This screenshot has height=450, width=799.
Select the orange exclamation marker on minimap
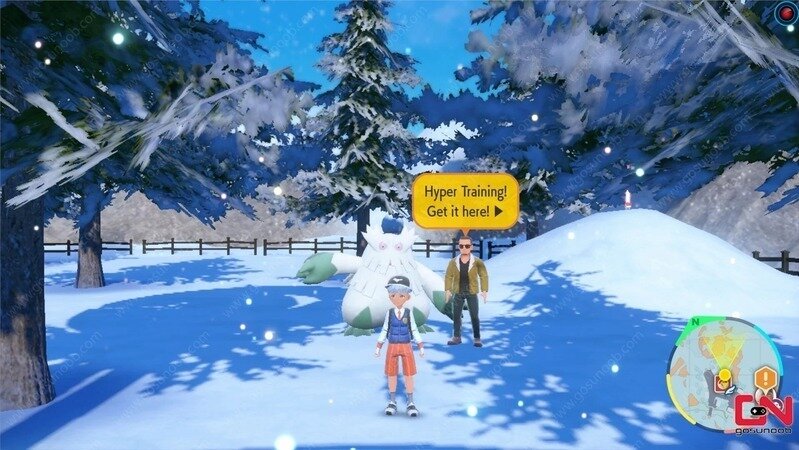tap(766, 378)
